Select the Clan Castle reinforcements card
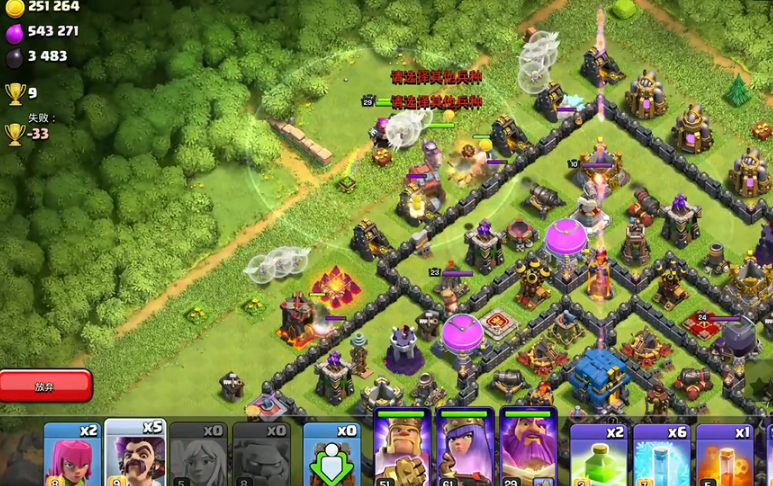 331,455
